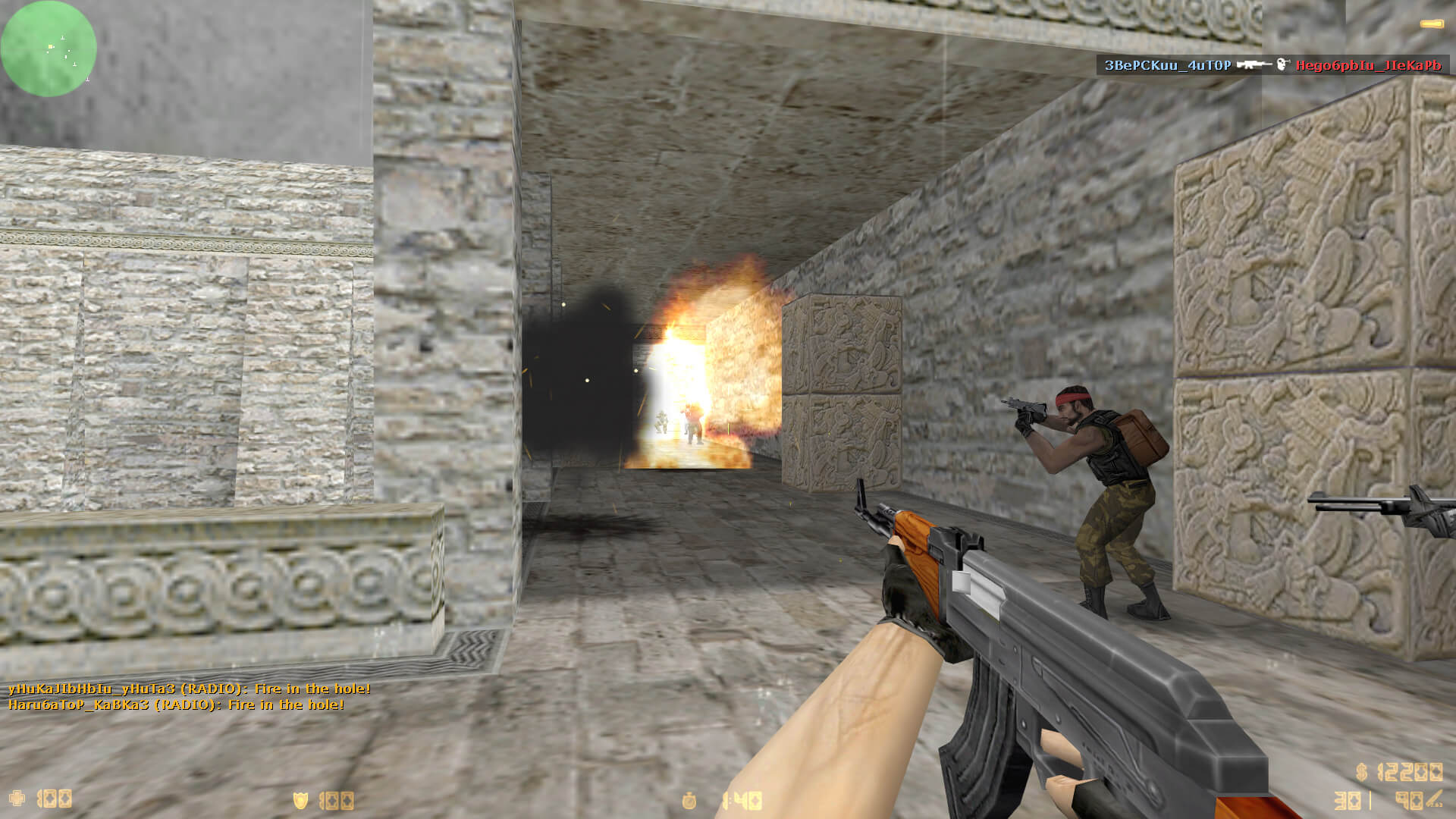
Task: Click the dollar money indicator
Action: tap(1399, 772)
